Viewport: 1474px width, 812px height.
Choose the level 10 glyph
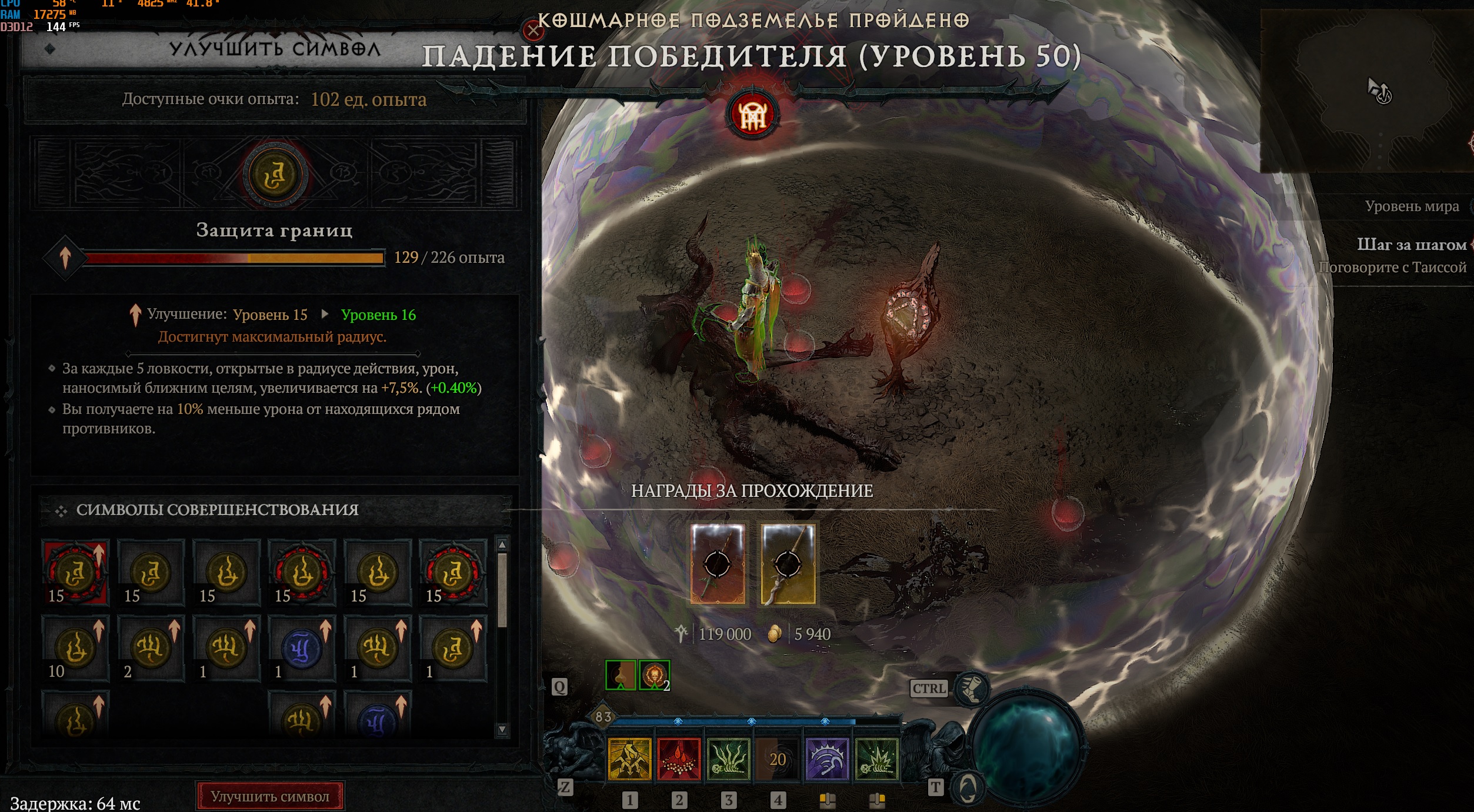pyautogui.click(x=75, y=648)
